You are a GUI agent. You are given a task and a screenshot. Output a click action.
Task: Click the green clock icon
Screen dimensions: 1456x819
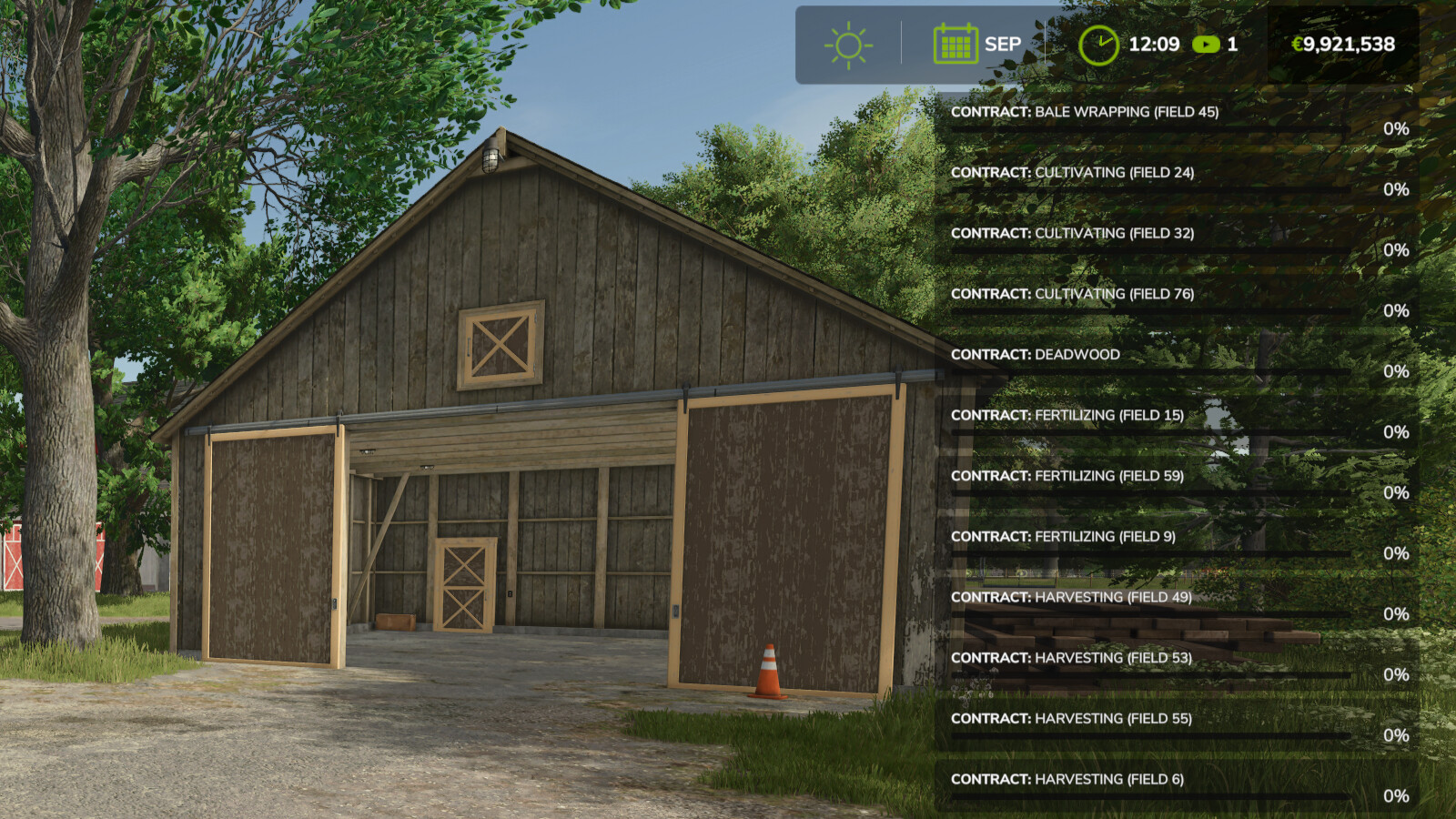[x=1098, y=45]
